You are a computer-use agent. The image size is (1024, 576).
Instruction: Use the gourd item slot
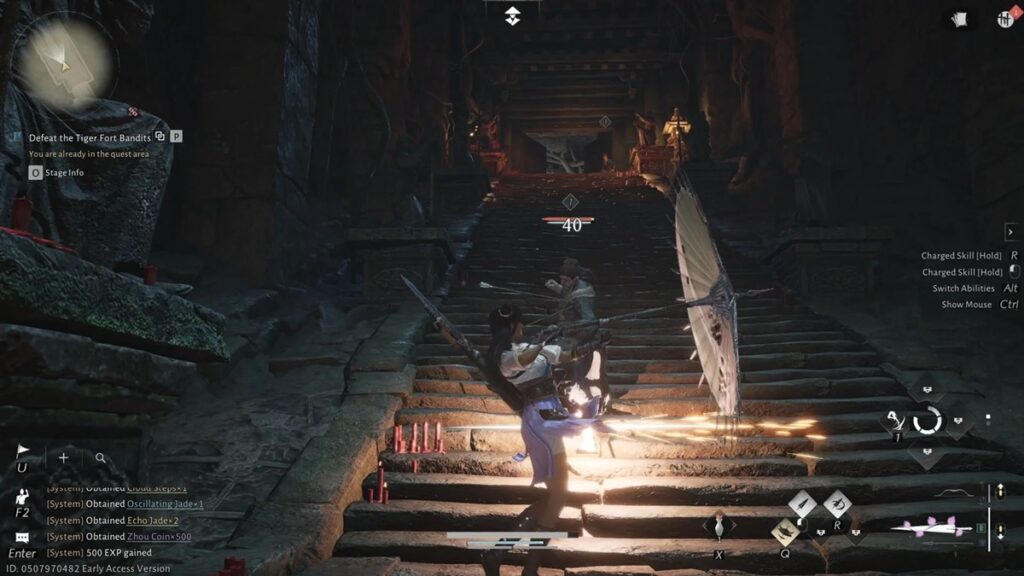click(x=718, y=524)
